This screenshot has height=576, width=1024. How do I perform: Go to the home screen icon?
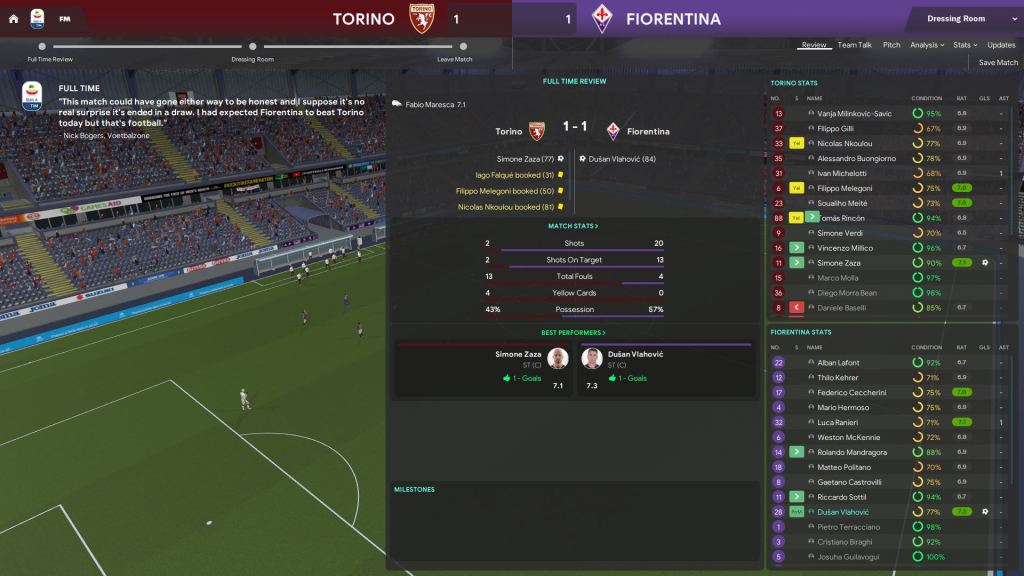pyautogui.click(x=13, y=19)
